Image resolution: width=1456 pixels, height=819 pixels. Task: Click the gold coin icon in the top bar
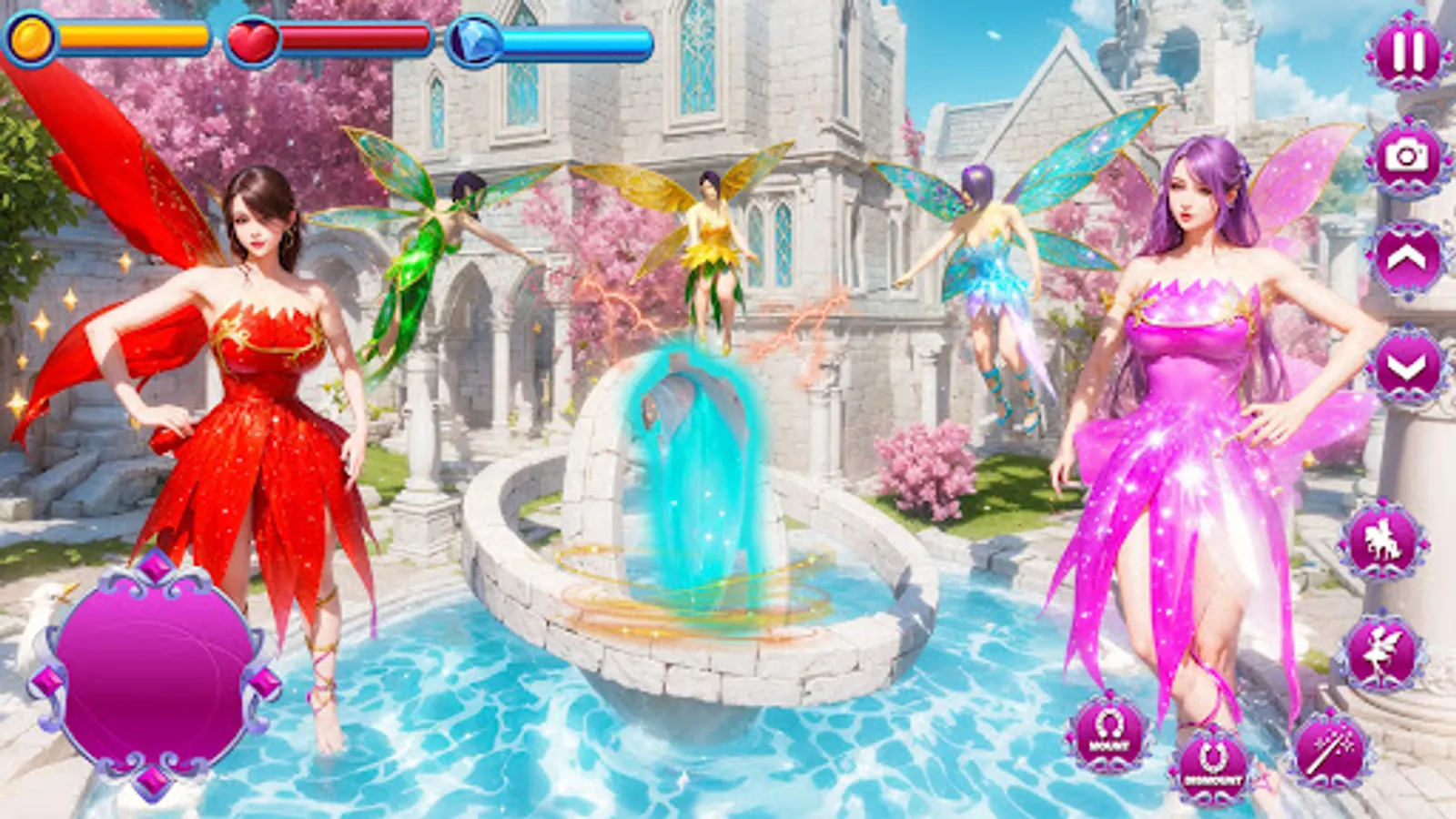pos(30,38)
